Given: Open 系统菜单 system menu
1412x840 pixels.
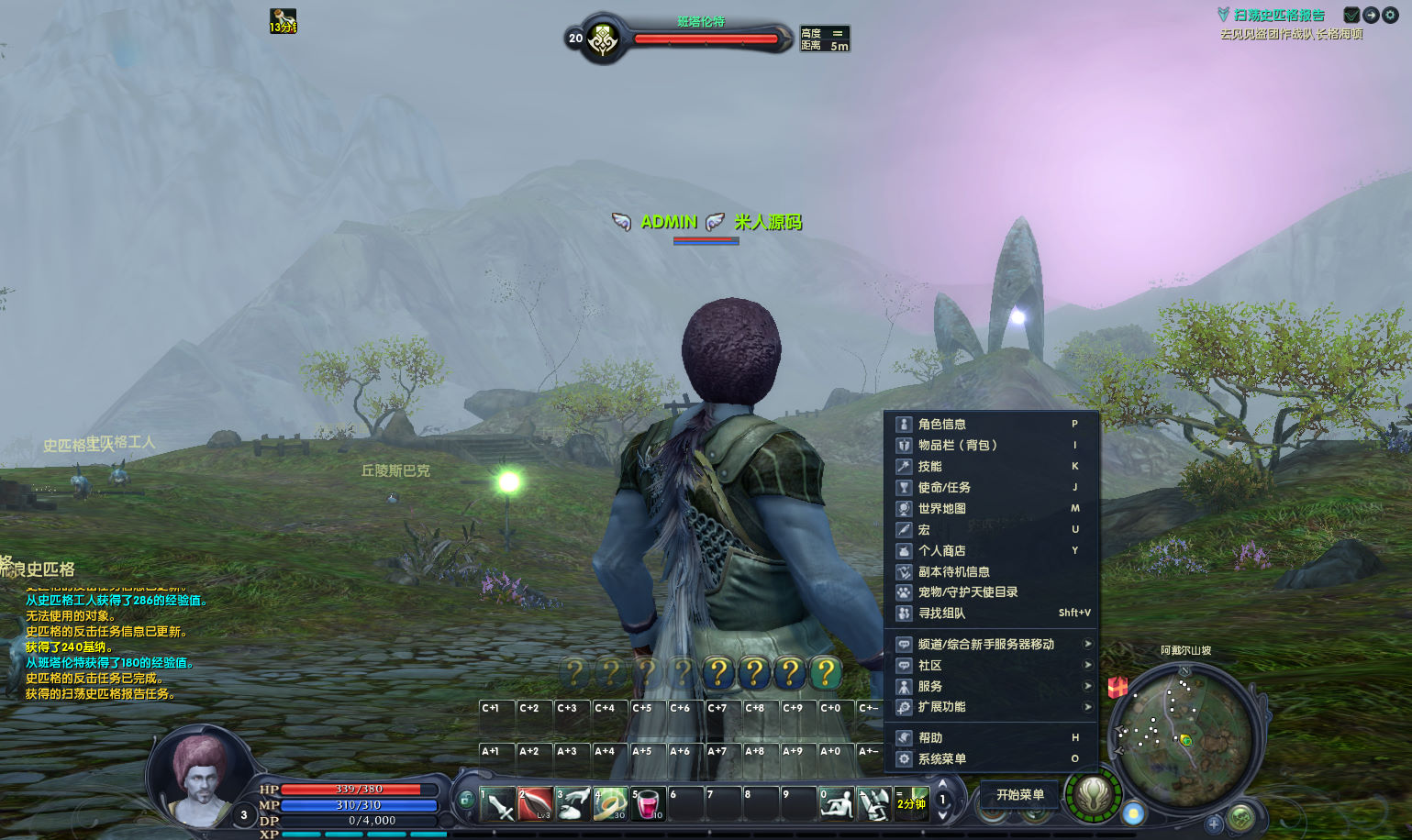Looking at the screenshot, I should click(941, 759).
